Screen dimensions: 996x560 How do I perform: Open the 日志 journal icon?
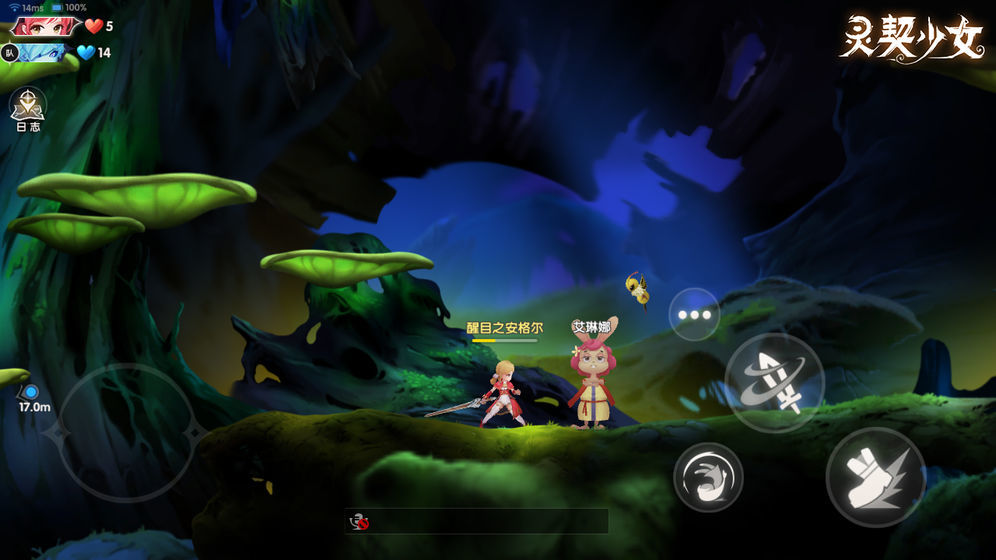coord(27,110)
